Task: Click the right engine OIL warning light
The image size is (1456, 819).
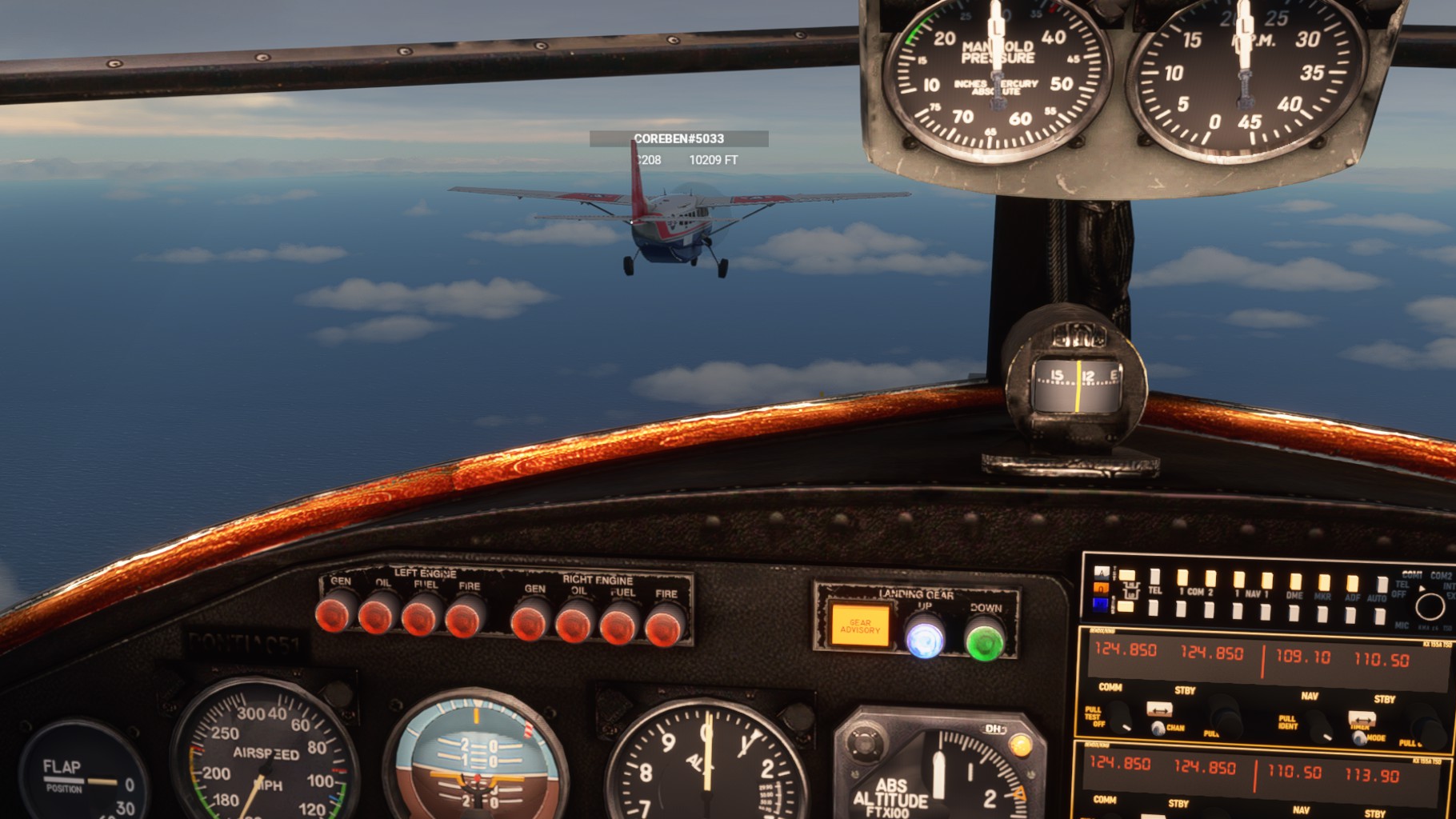Action: (574, 623)
